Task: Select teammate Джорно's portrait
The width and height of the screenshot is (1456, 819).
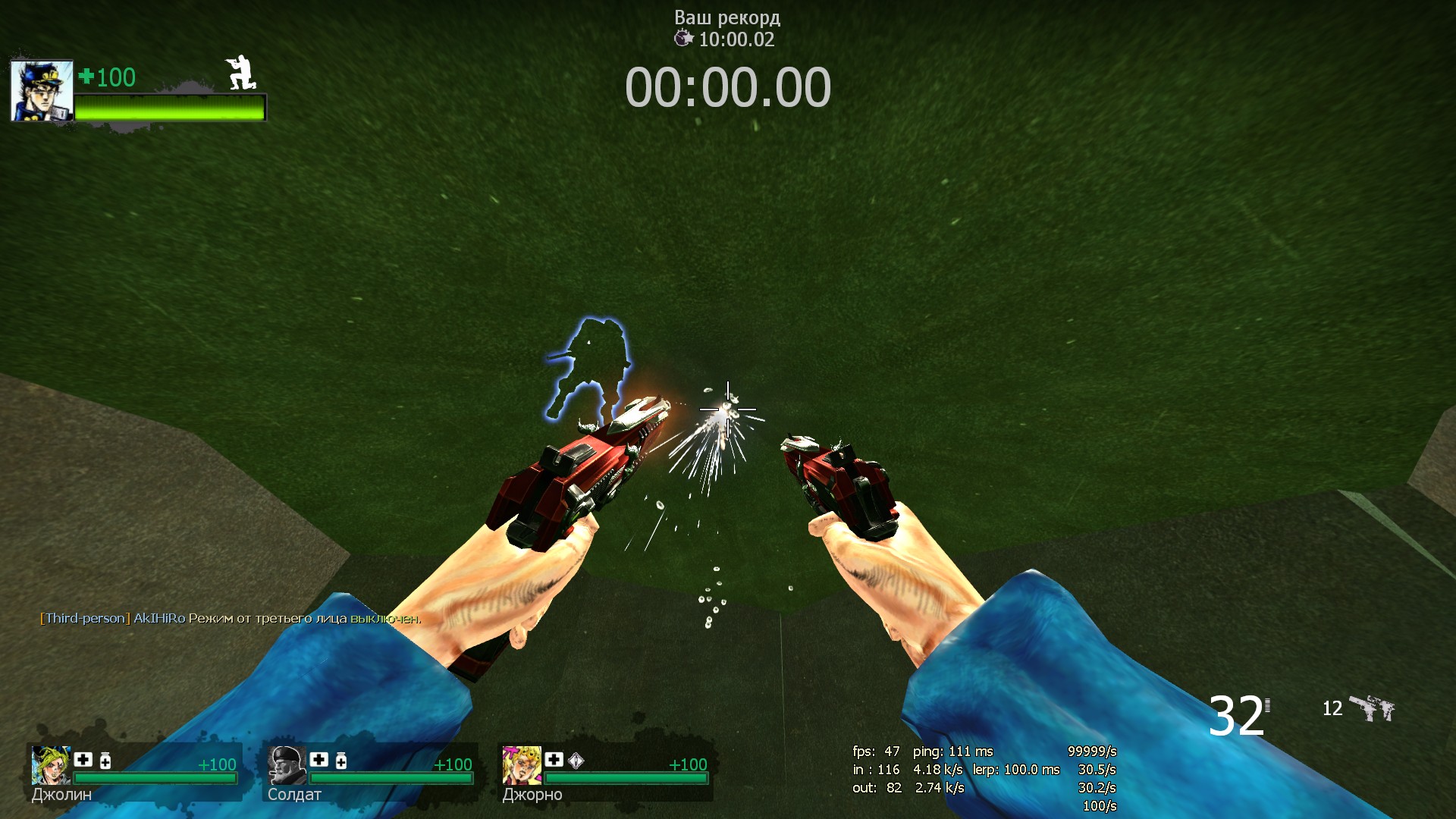Action: pos(522,765)
